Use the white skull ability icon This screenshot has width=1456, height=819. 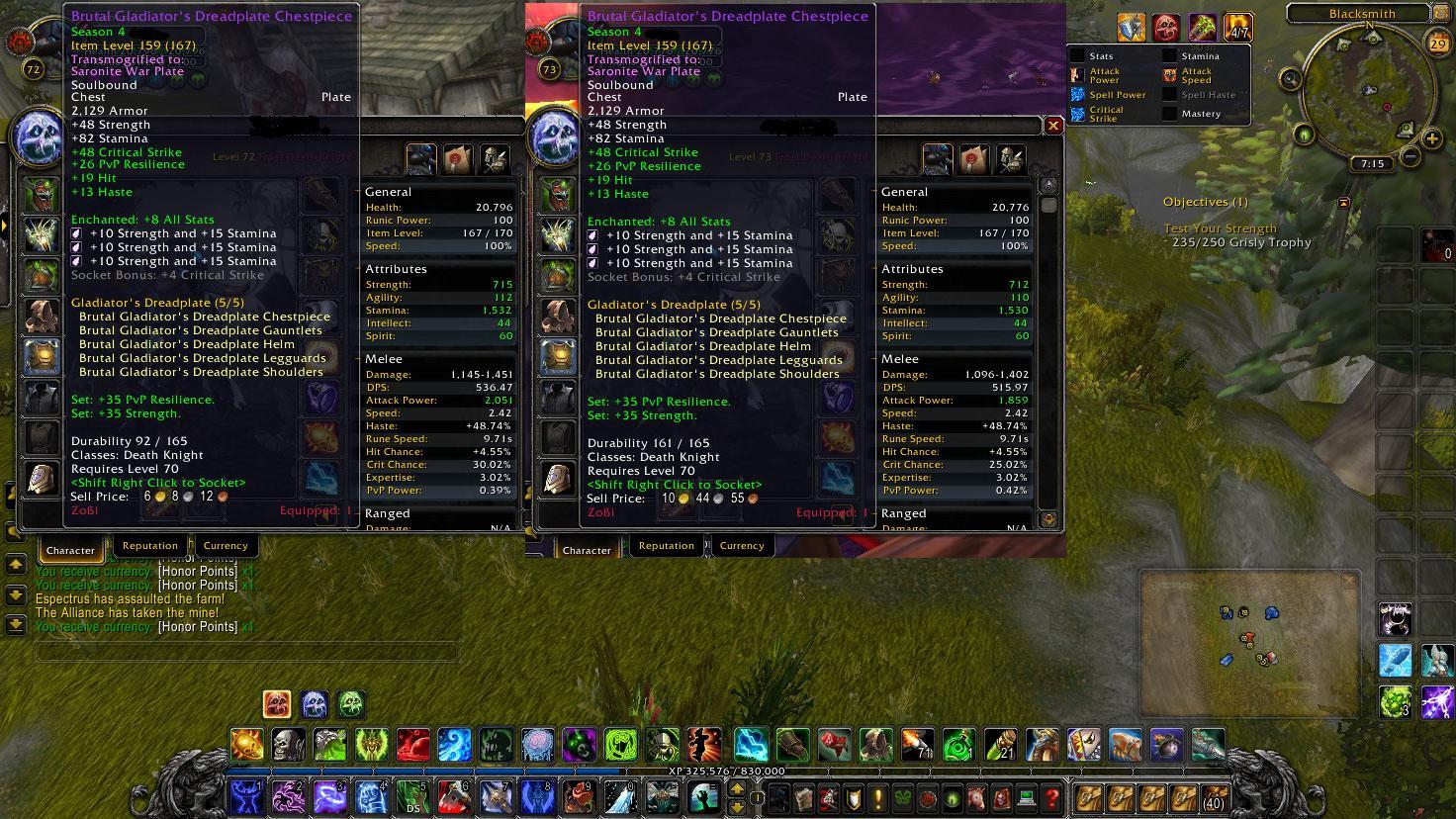(288, 744)
